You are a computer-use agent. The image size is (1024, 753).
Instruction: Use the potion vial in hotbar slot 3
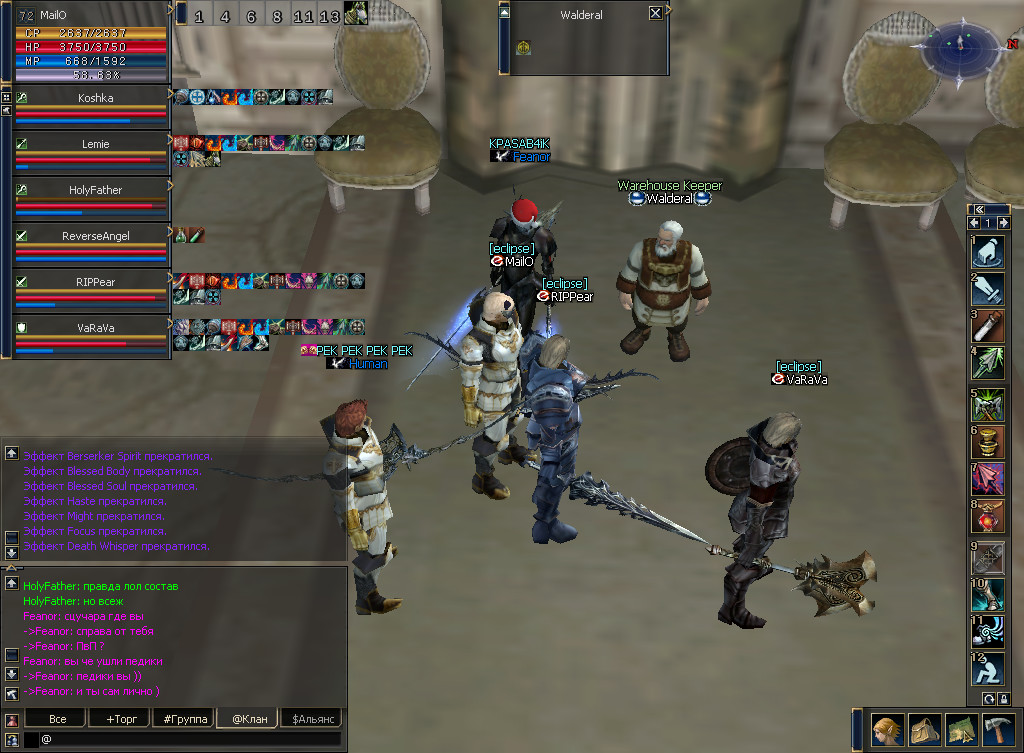click(988, 327)
